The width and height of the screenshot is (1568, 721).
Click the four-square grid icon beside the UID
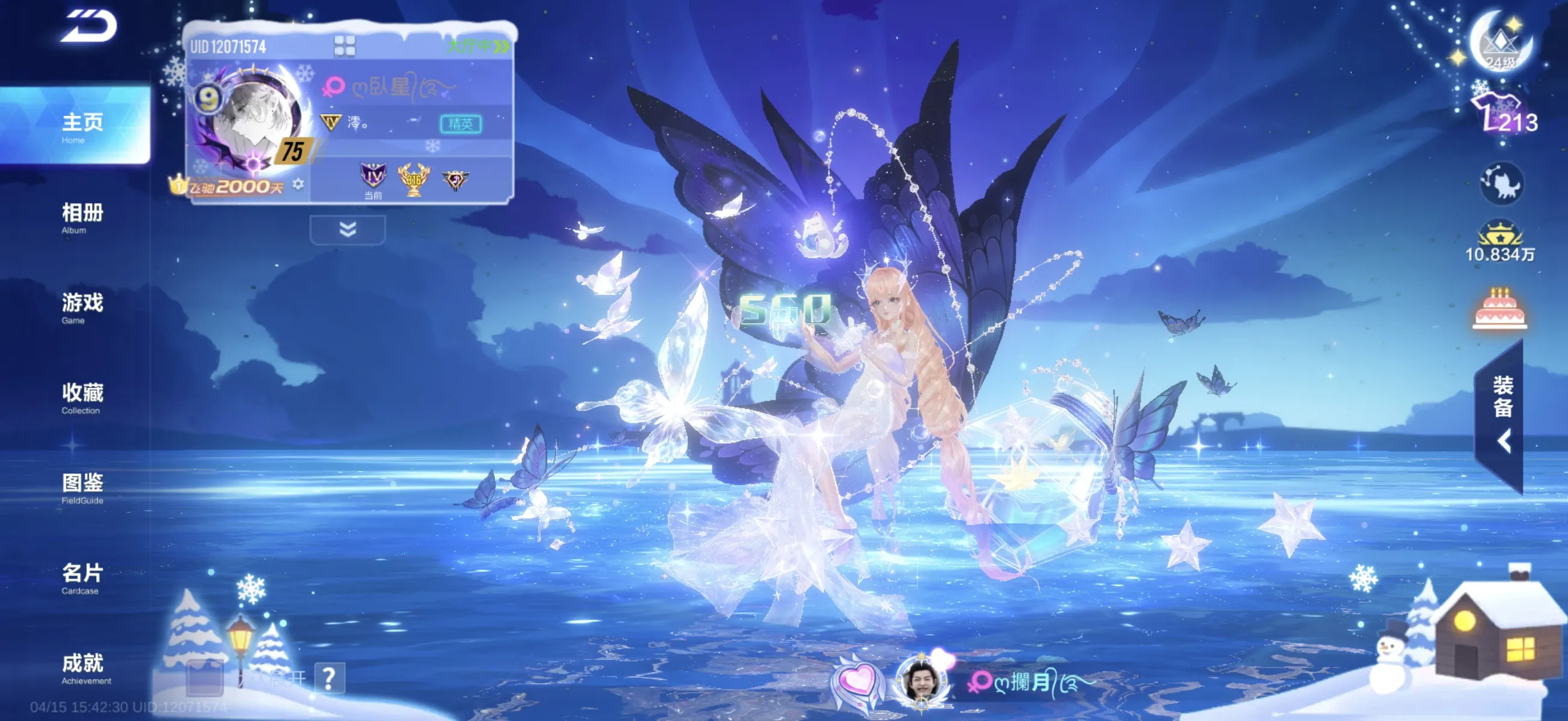click(345, 46)
